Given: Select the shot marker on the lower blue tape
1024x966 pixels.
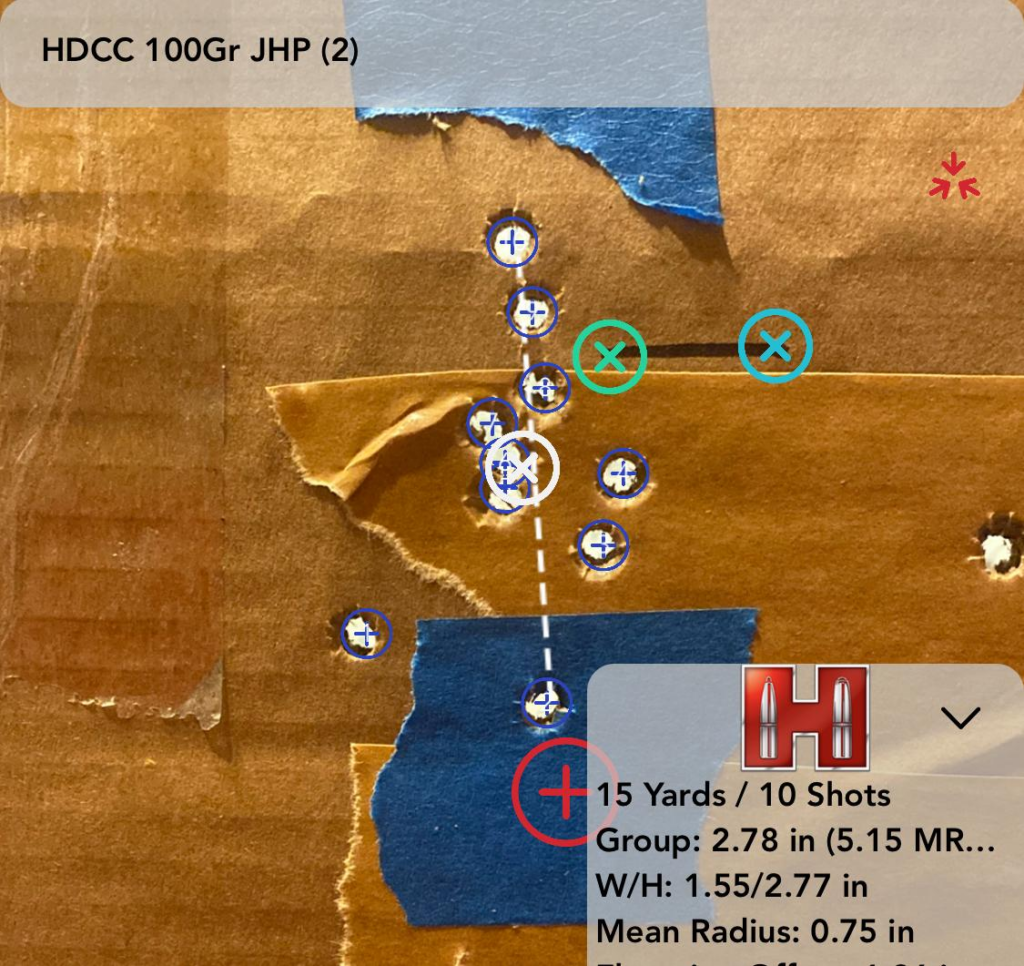Looking at the screenshot, I should click(546, 702).
